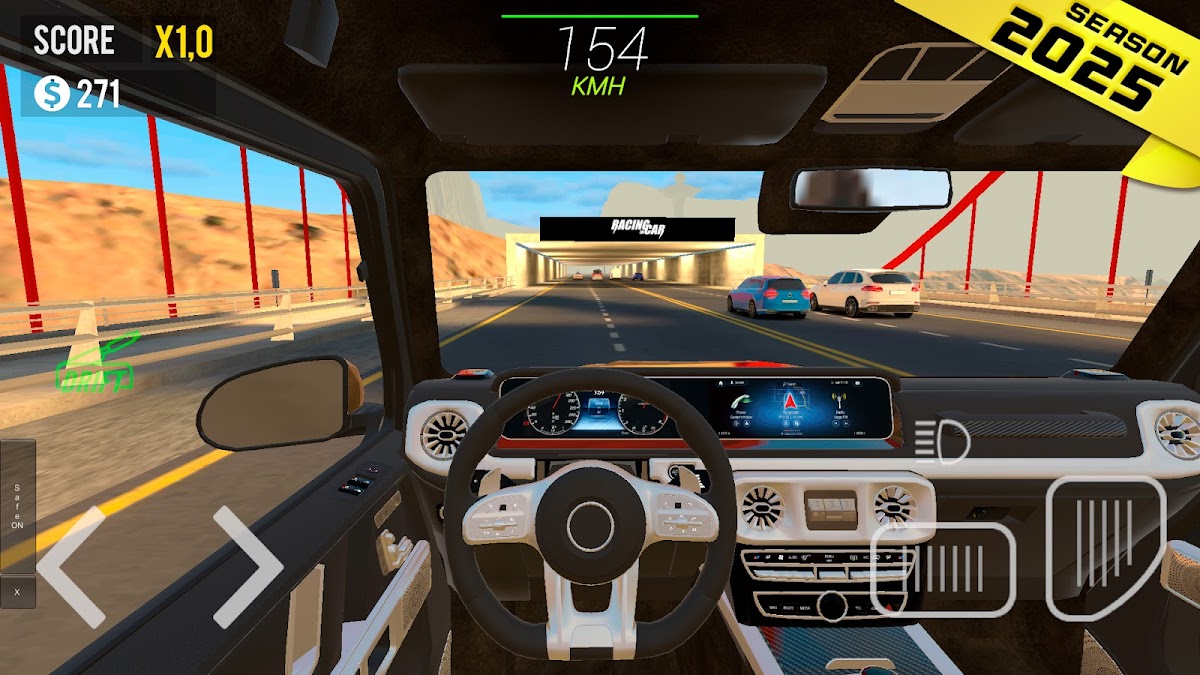Image resolution: width=1200 pixels, height=675 pixels.
Task: Toggle the headlights icon
Action: (x=941, y=441)
